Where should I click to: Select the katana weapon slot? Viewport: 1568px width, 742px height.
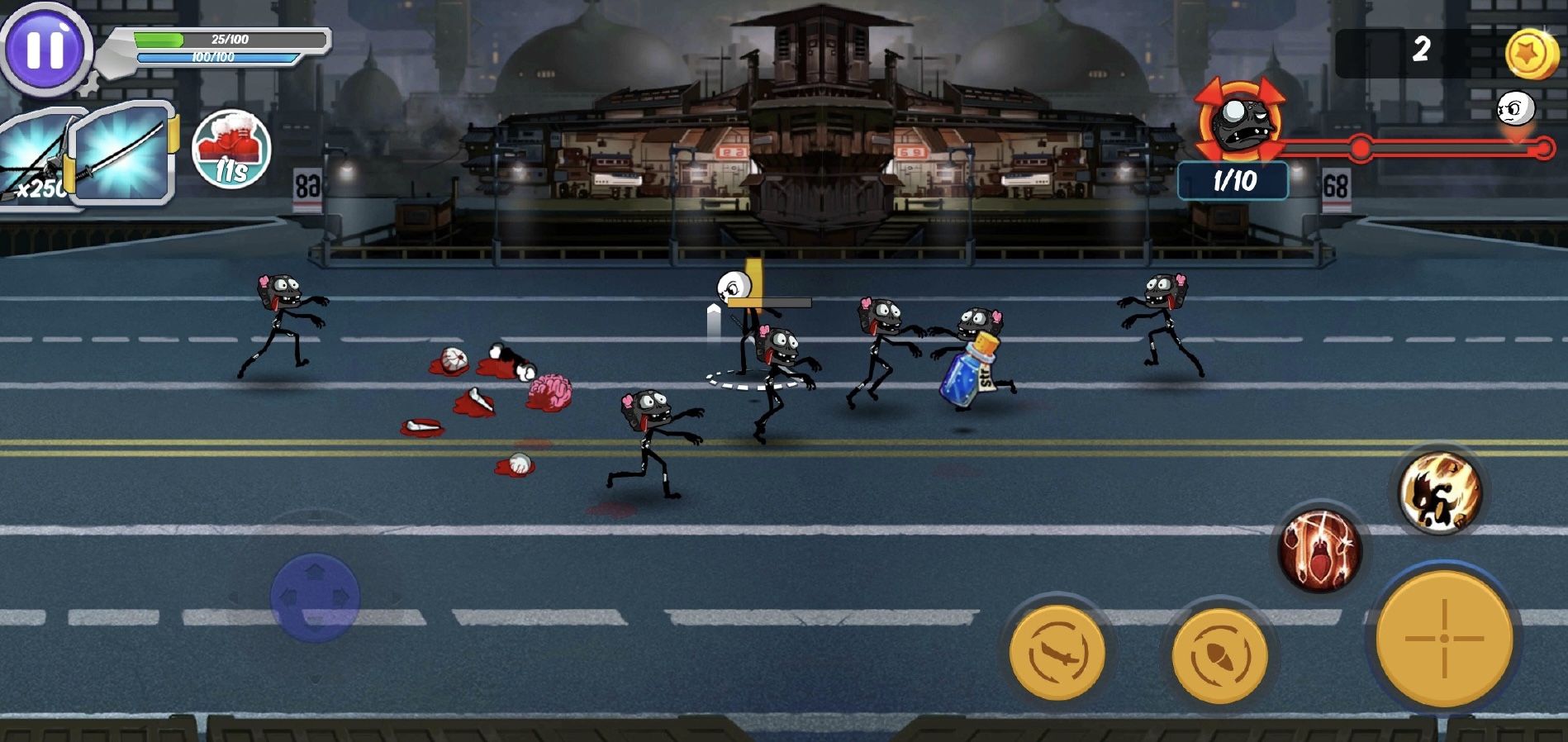click(122, 153)
